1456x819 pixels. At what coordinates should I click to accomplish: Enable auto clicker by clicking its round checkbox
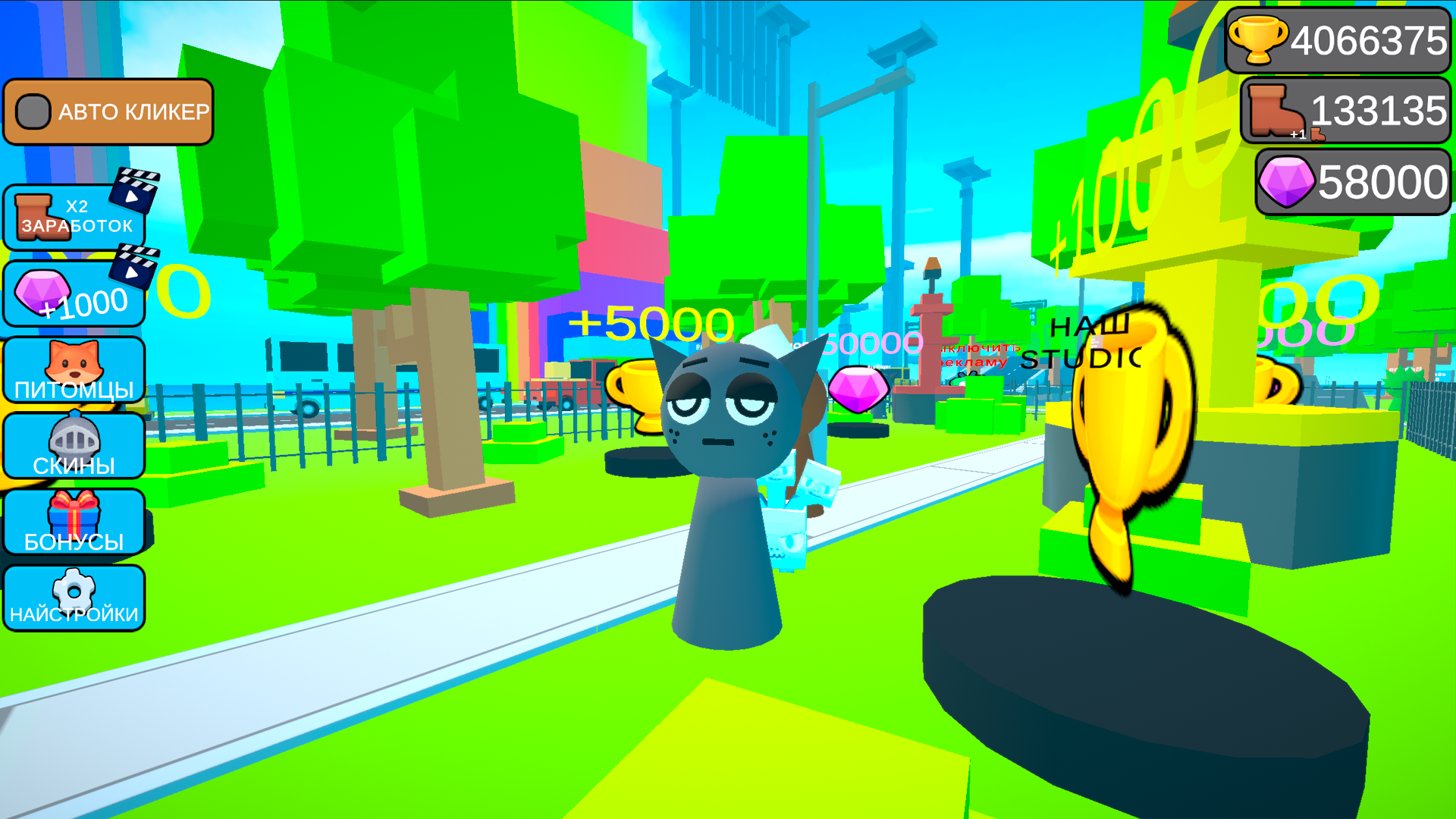33,112
